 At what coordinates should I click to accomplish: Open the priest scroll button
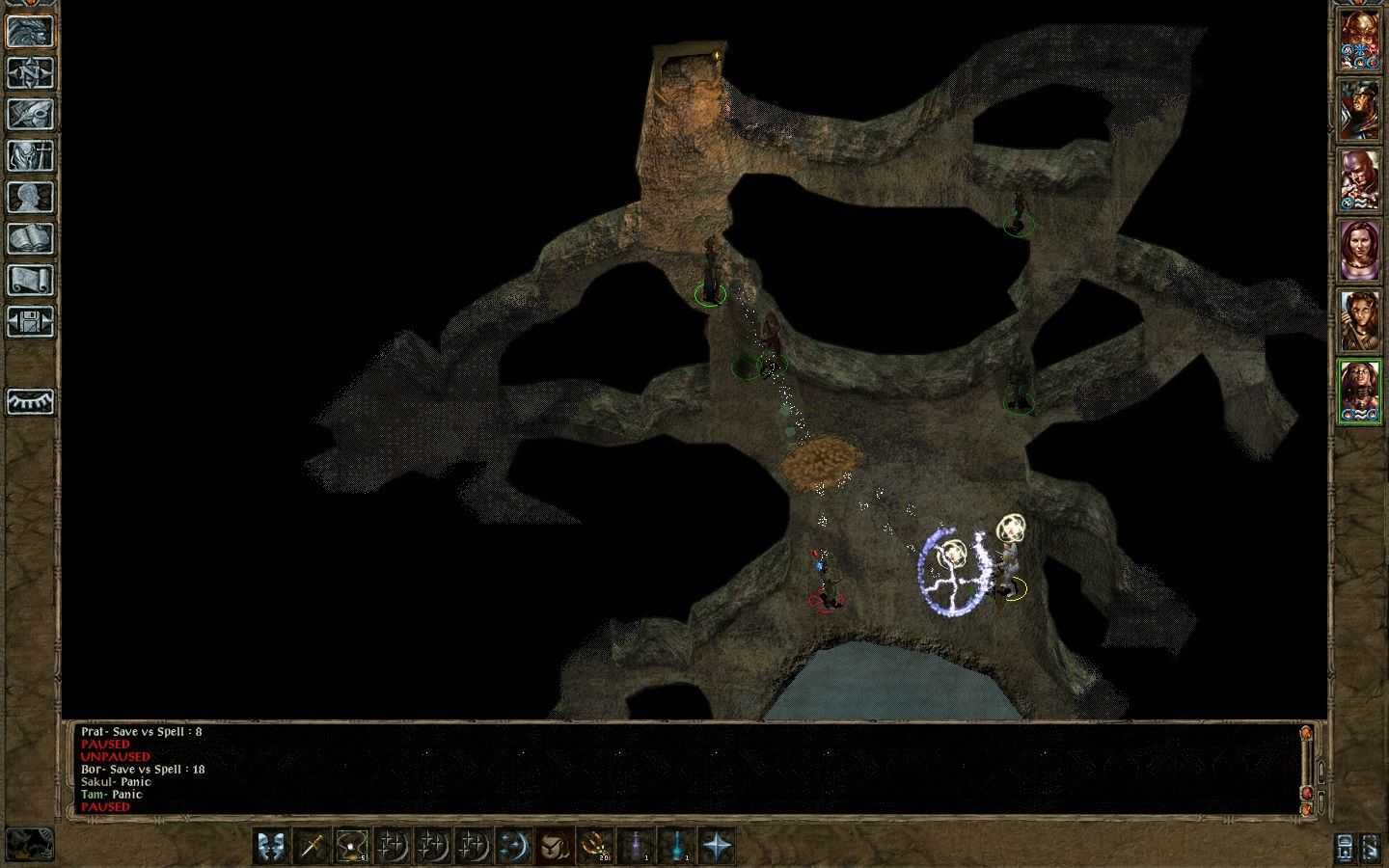click(30, 280)
